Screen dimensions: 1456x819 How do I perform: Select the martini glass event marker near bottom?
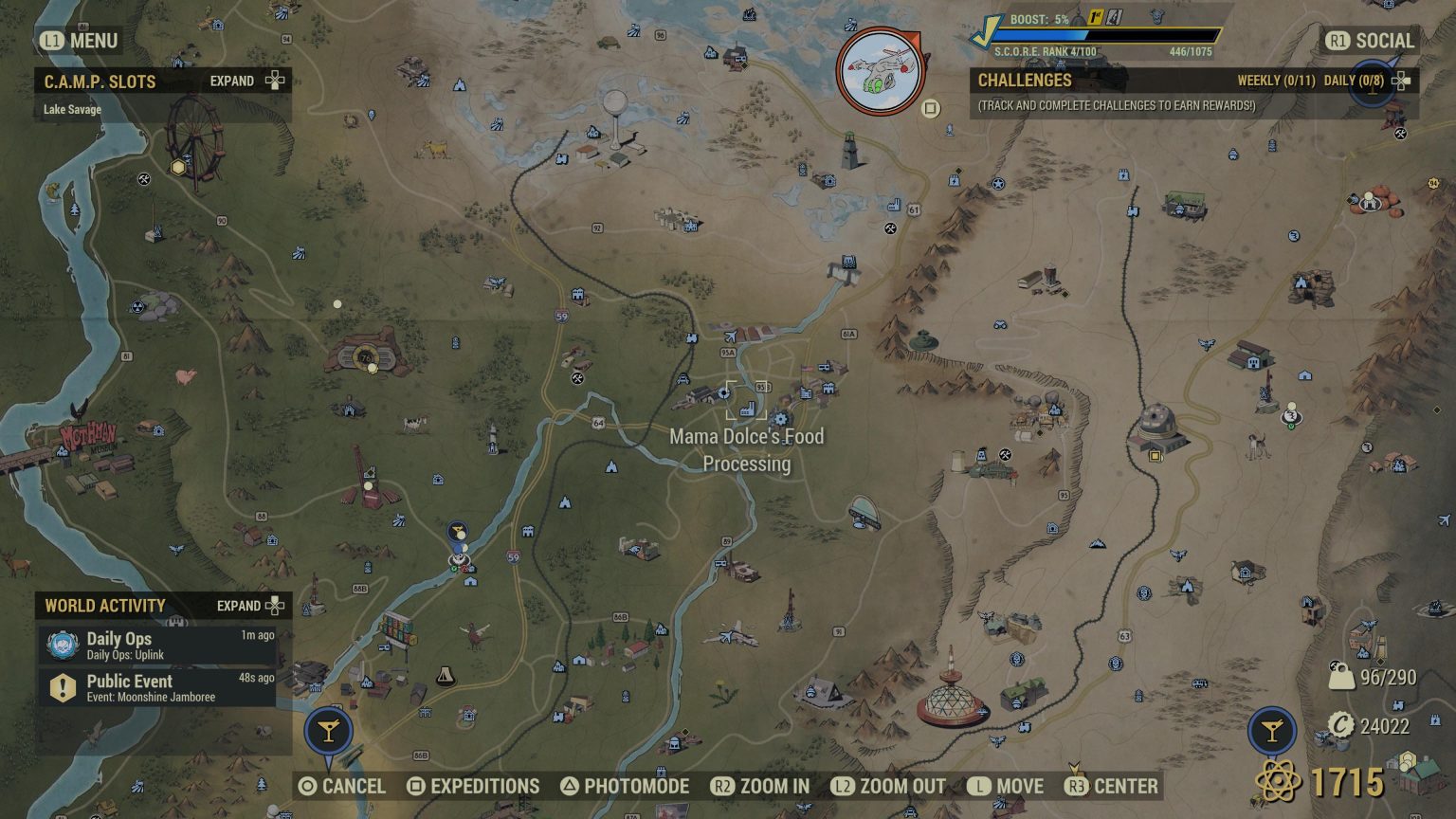pyautogui.click(x=330, y=731)
